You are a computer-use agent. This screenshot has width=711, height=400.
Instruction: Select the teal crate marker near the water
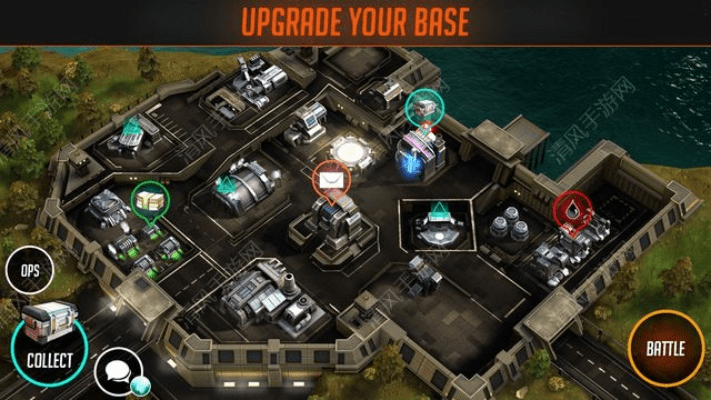click(x=424, y=107)
